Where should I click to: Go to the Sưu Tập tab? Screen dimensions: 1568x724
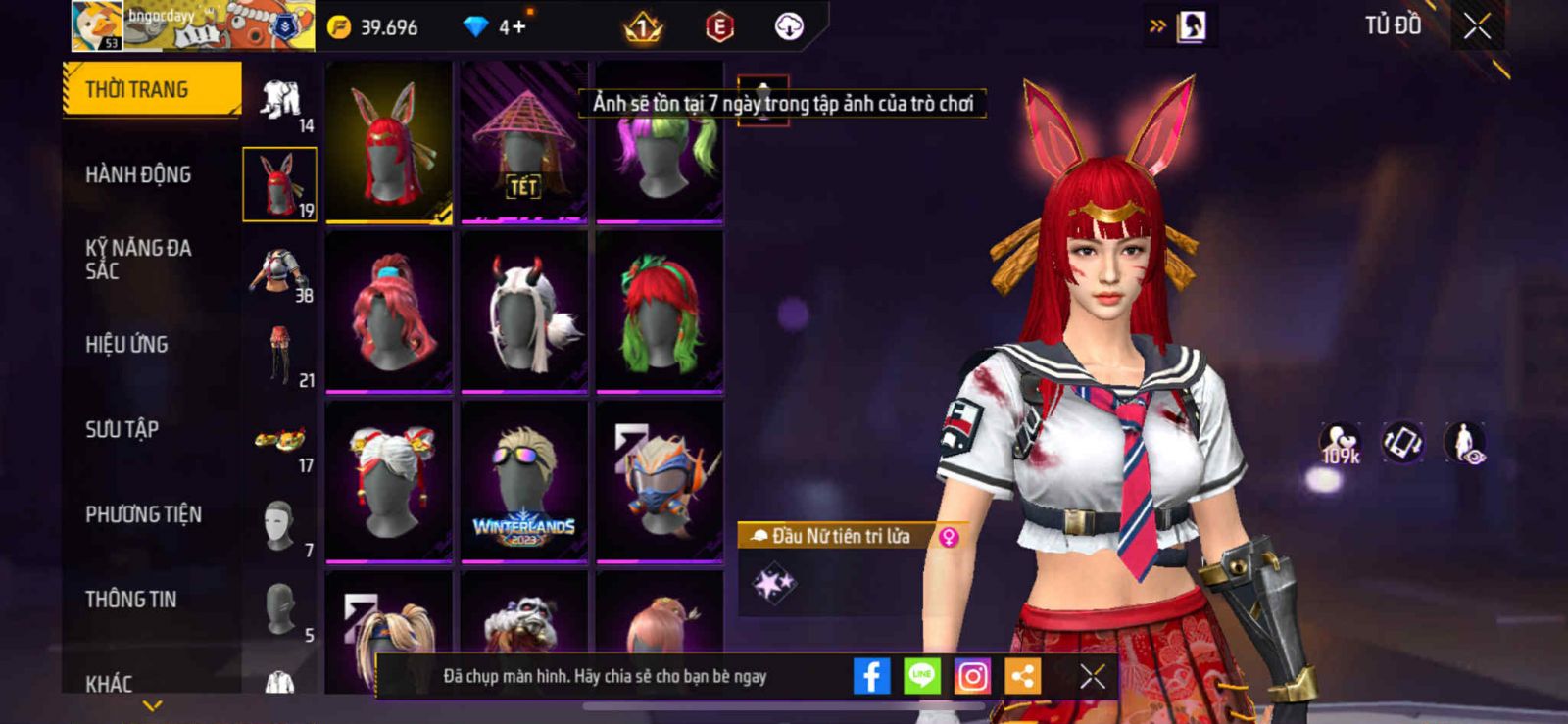click(x=122, y=429)
